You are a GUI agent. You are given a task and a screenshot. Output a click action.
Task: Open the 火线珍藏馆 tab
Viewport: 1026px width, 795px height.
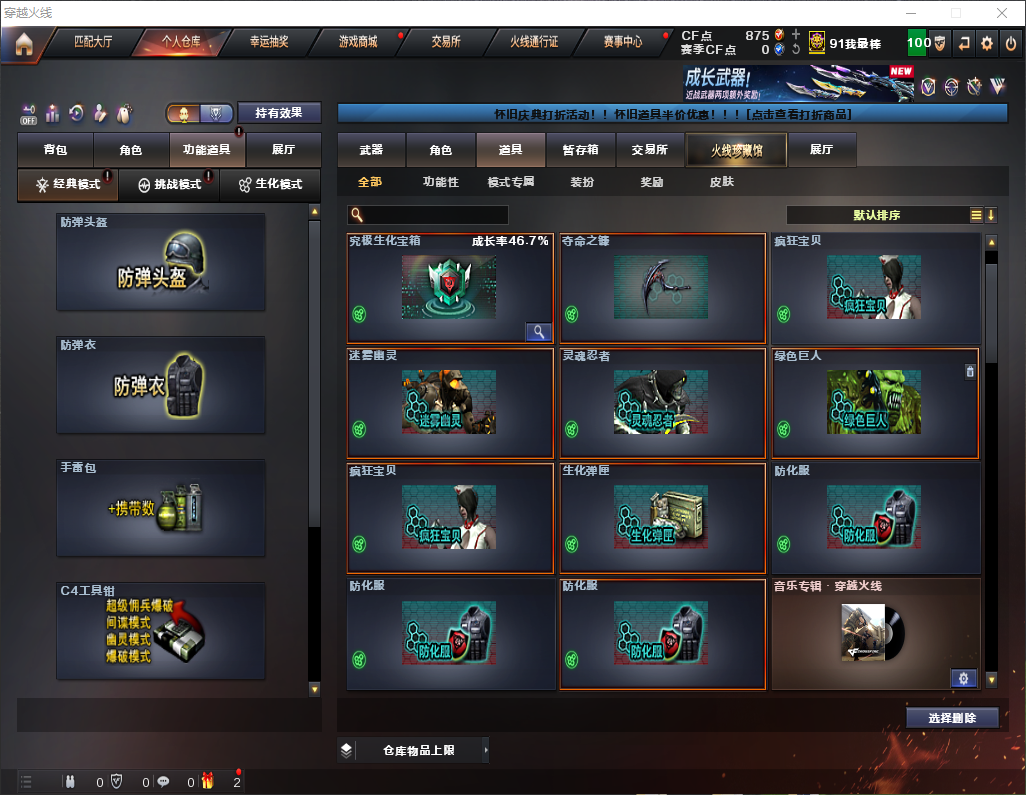[736, 150]
